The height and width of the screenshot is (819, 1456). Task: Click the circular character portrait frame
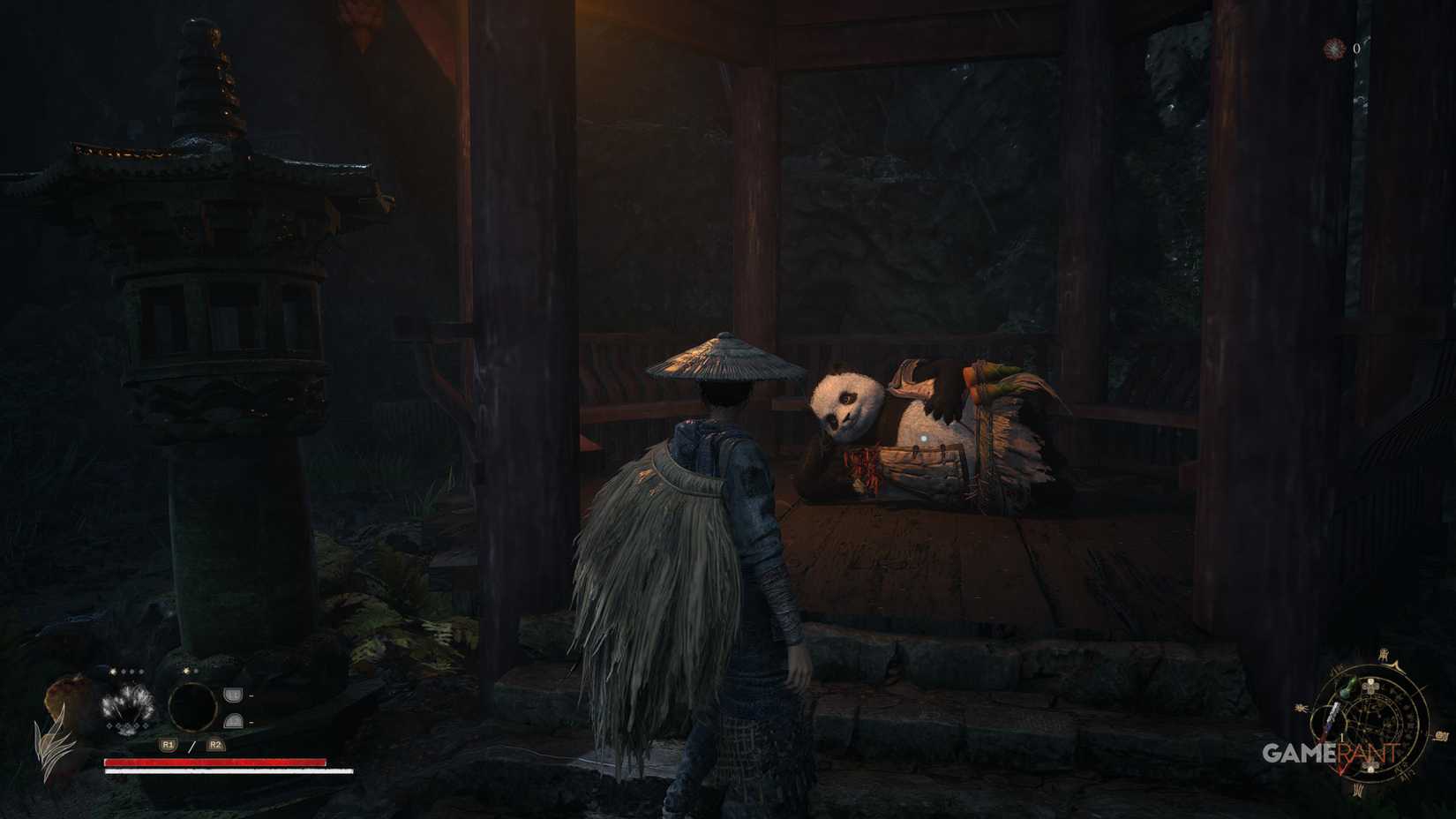click(x=191, y=708)
